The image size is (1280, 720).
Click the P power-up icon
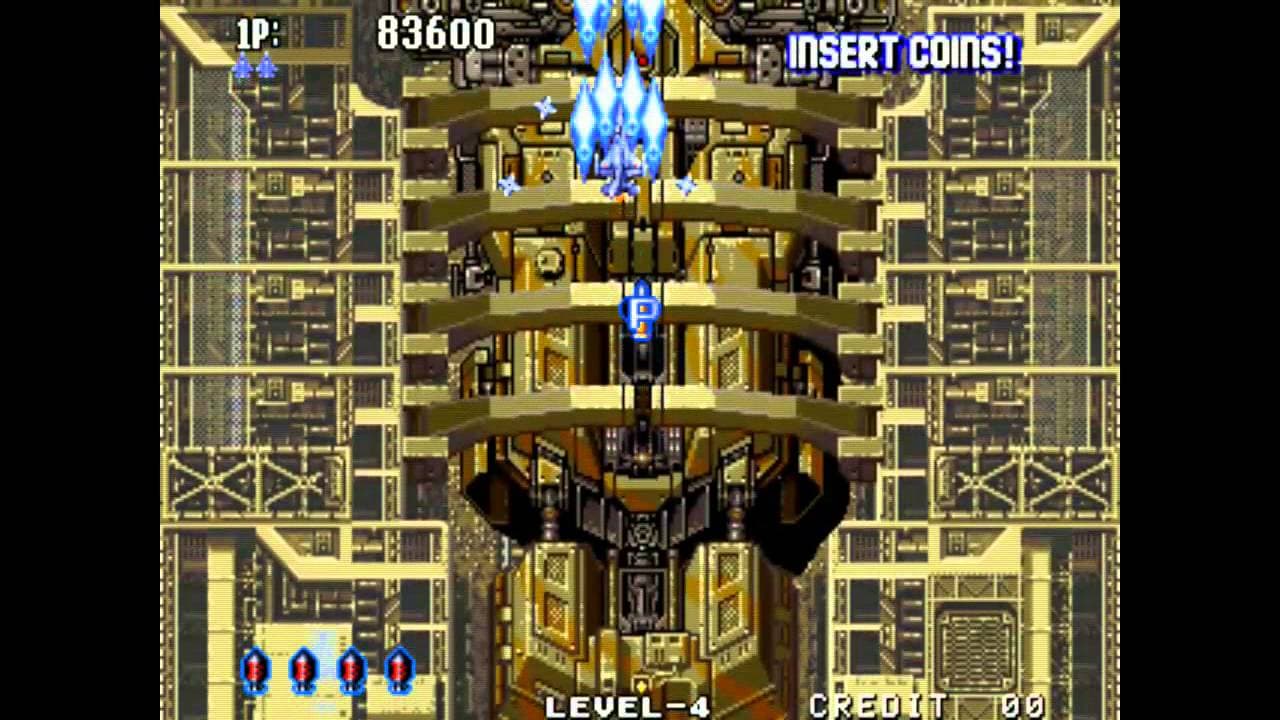point(641,314)
